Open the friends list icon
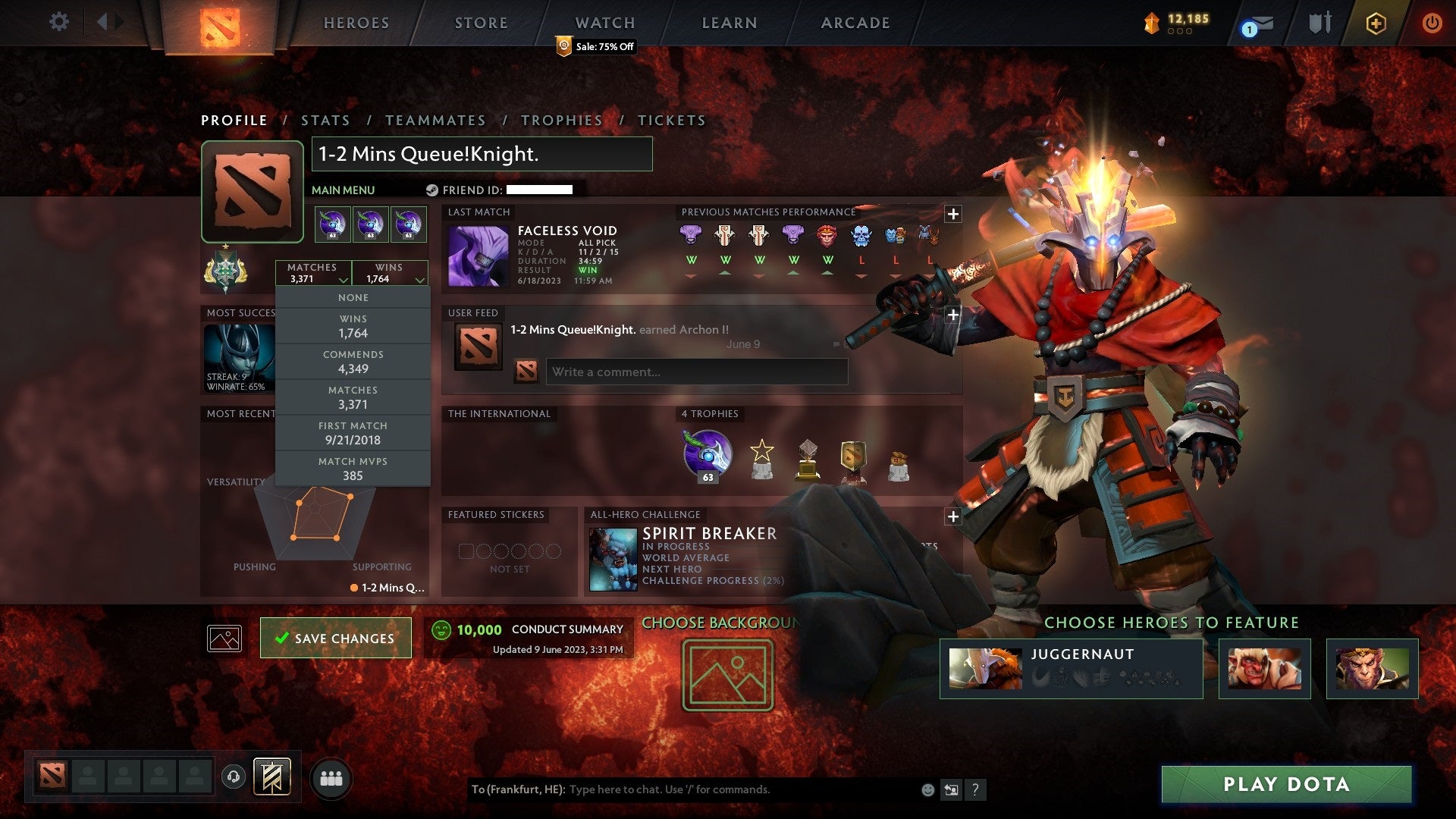The width and height of the screenshot is (1456, 819). (331, 777)
